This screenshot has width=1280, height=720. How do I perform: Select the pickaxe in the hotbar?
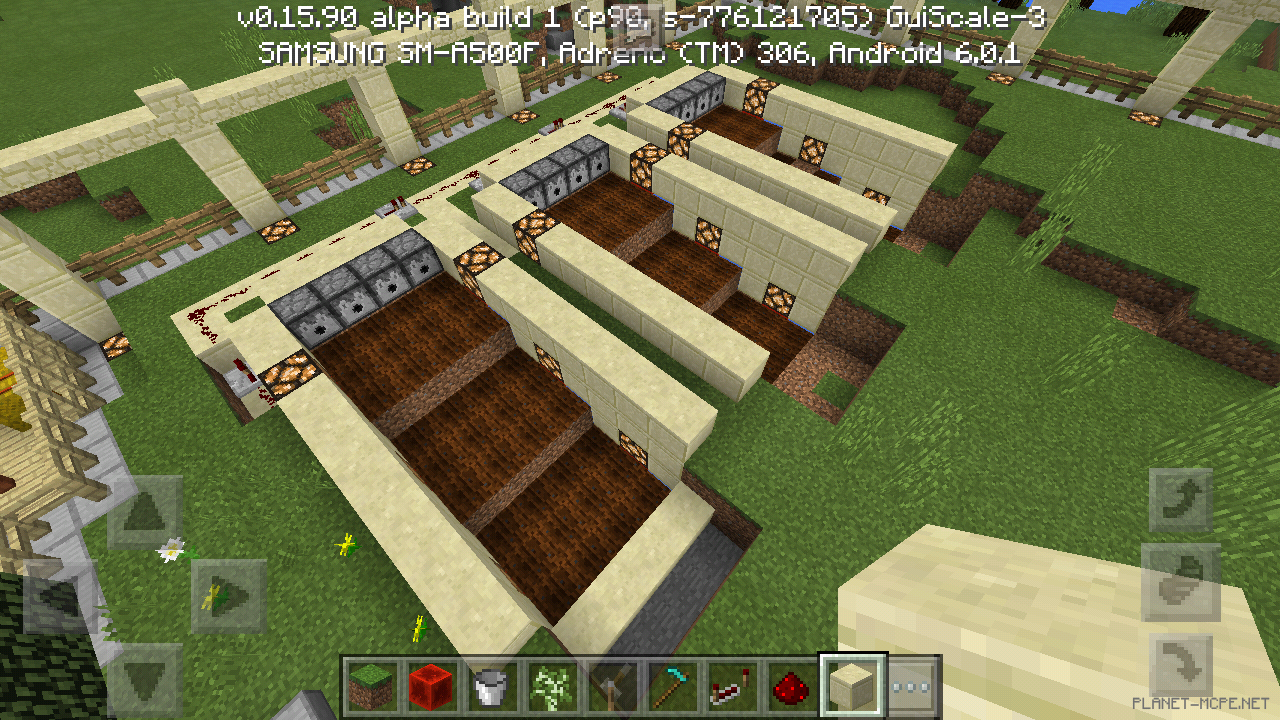click(669, 686)
